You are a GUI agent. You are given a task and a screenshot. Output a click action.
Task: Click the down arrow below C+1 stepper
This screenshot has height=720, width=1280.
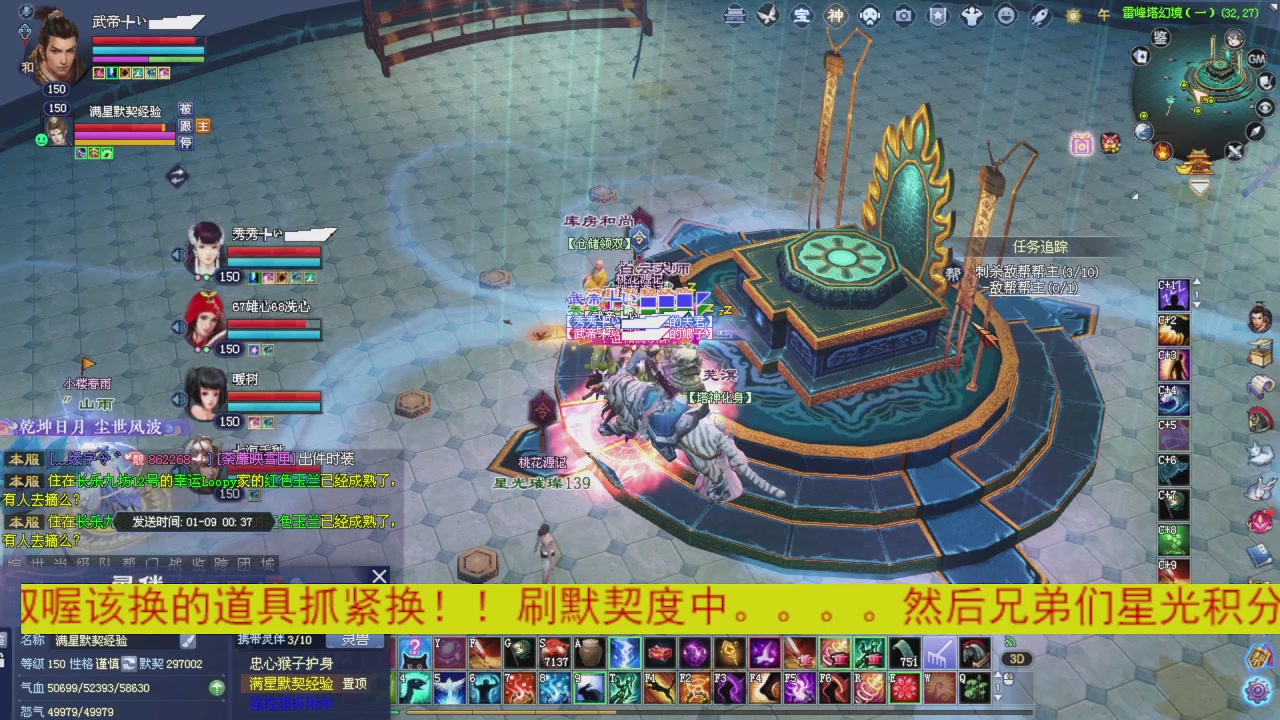(1196, 304)
